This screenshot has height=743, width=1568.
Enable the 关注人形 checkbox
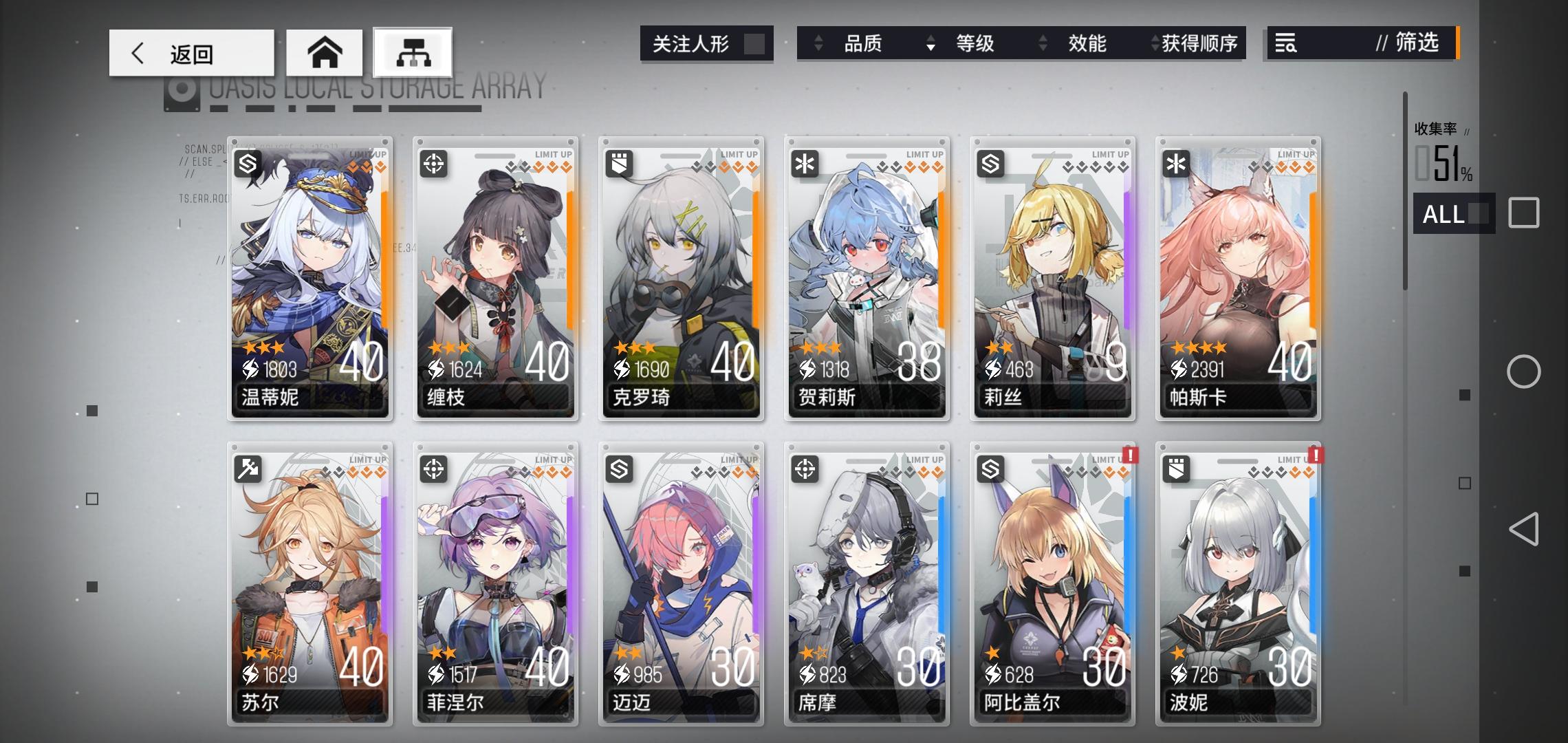point(756,43)
